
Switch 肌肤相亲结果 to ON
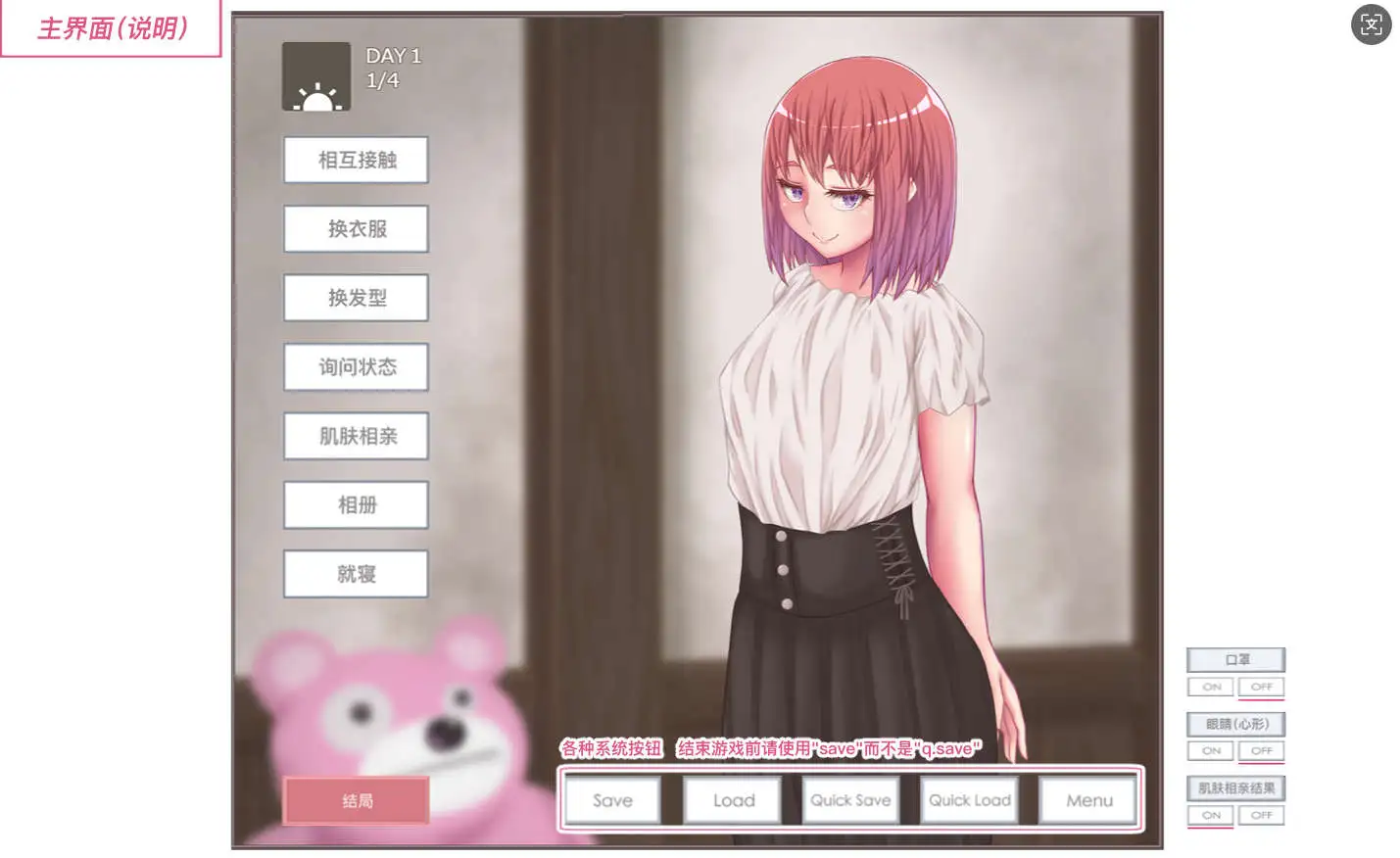point(1211,815)
